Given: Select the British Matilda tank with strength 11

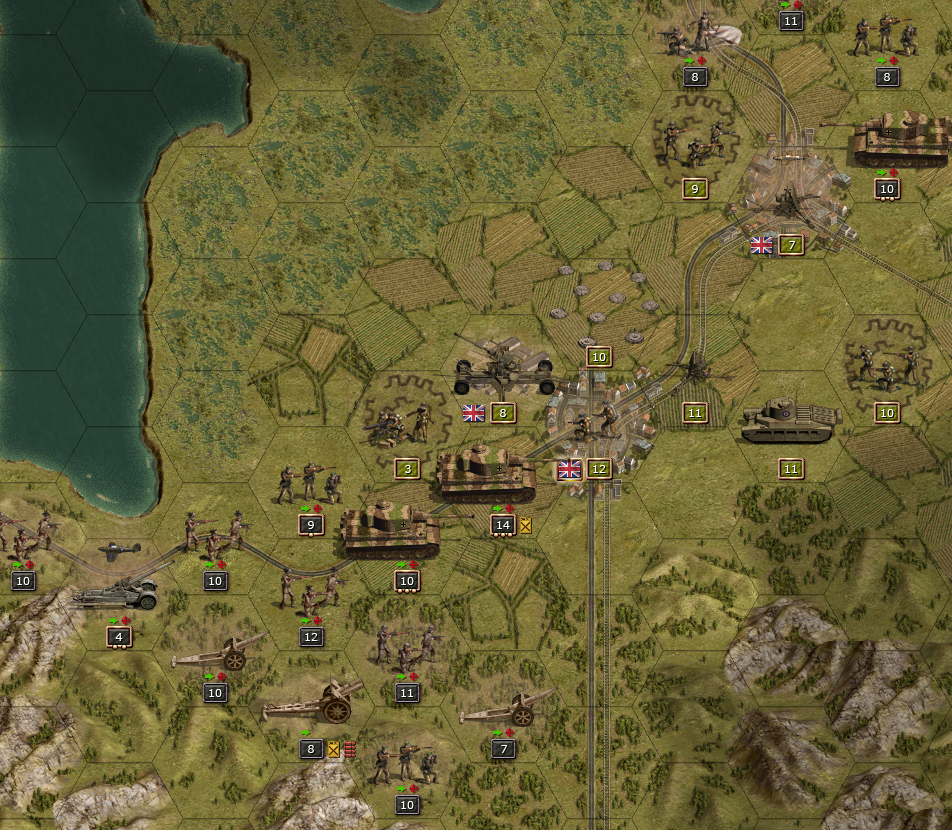Looking at the screenshot, I should (x=790, y=422).
